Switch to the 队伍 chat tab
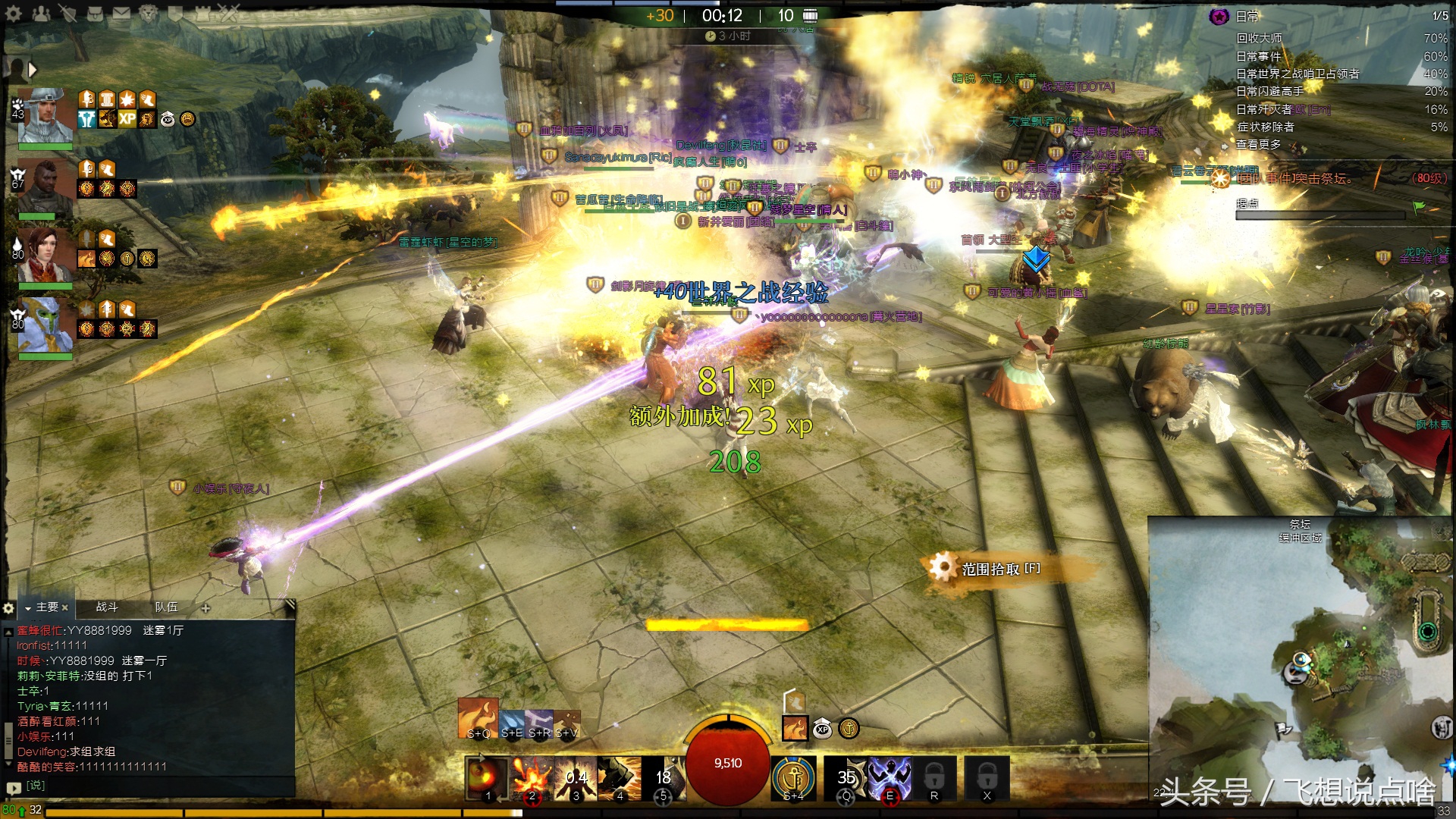This screenshot has width=1456, height=819. pos(166,607)
